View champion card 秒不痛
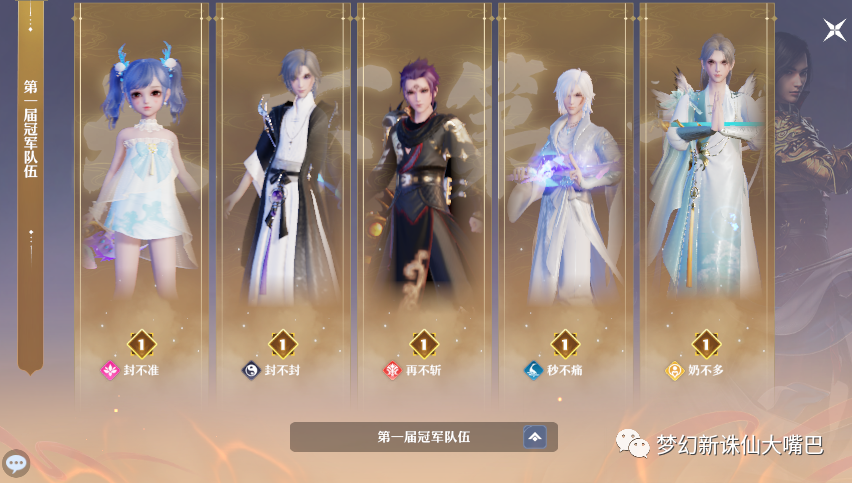The image size is (852, 483). [565, 200]
